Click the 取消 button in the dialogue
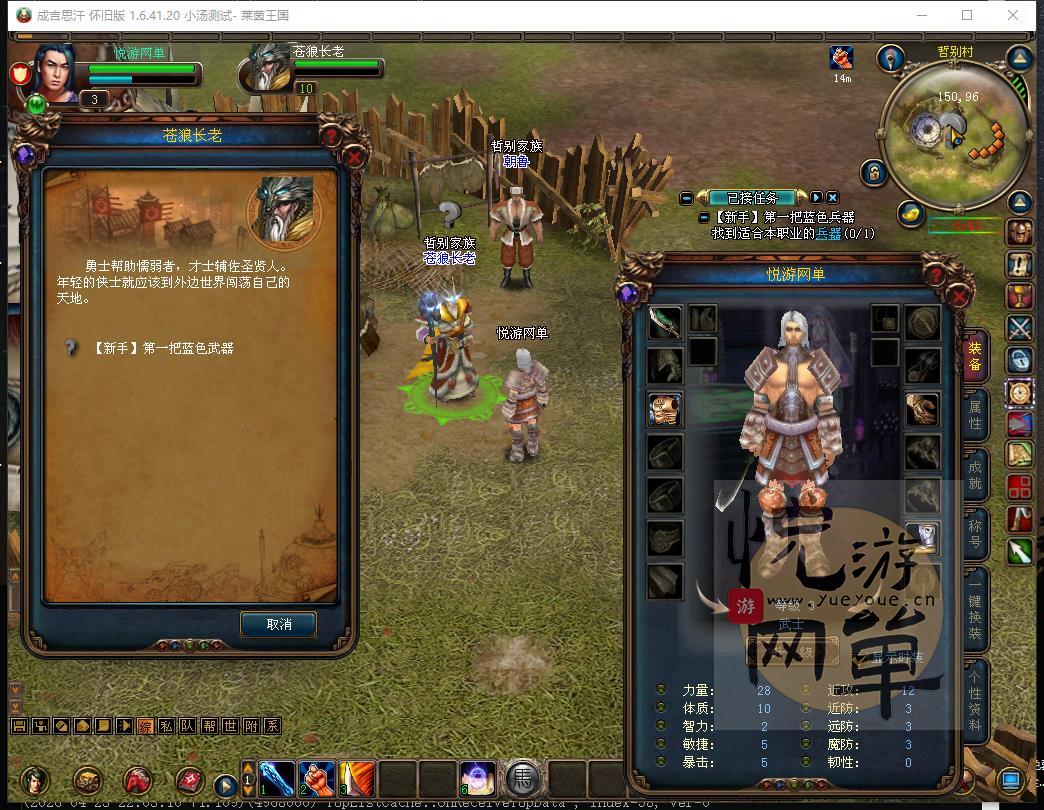The image size is (1044, 810). coord(278,624)
